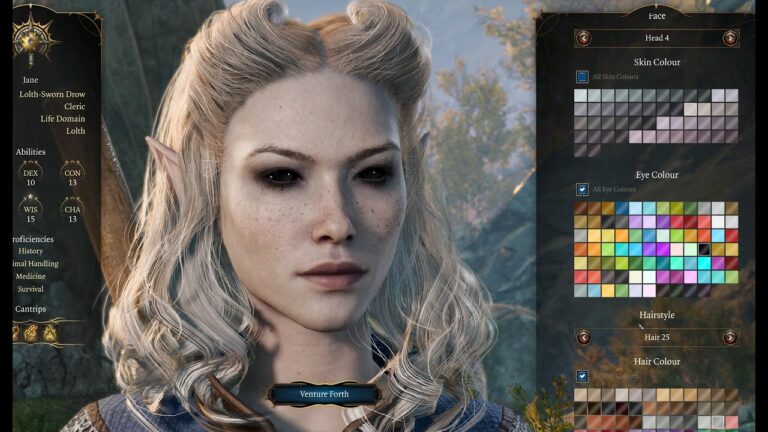Select the WIS ability score
The image size is (768, 432).
31,213
